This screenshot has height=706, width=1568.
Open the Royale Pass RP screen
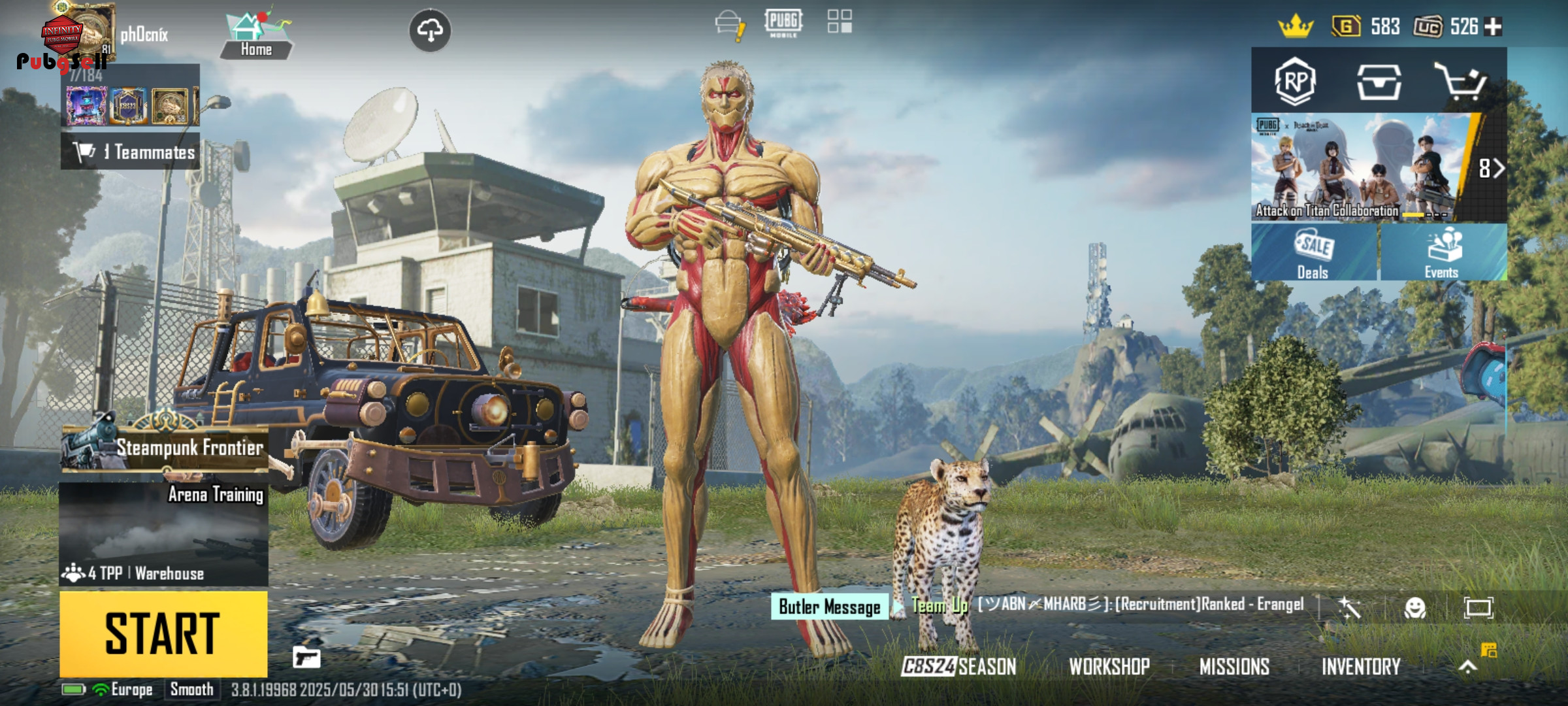point(1295,82)
